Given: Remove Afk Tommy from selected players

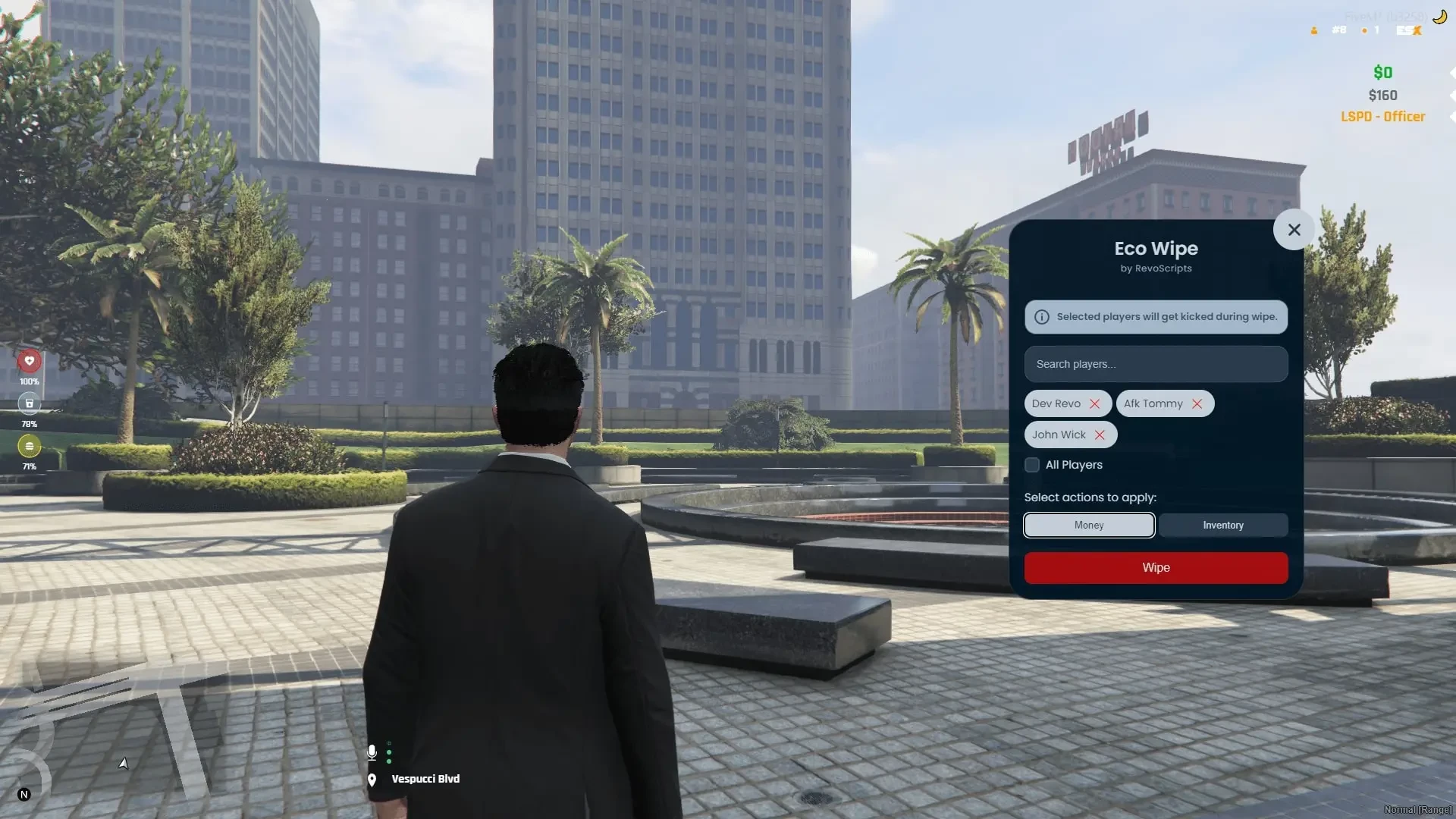Looking at the screenshot, I should (1197, 404).
